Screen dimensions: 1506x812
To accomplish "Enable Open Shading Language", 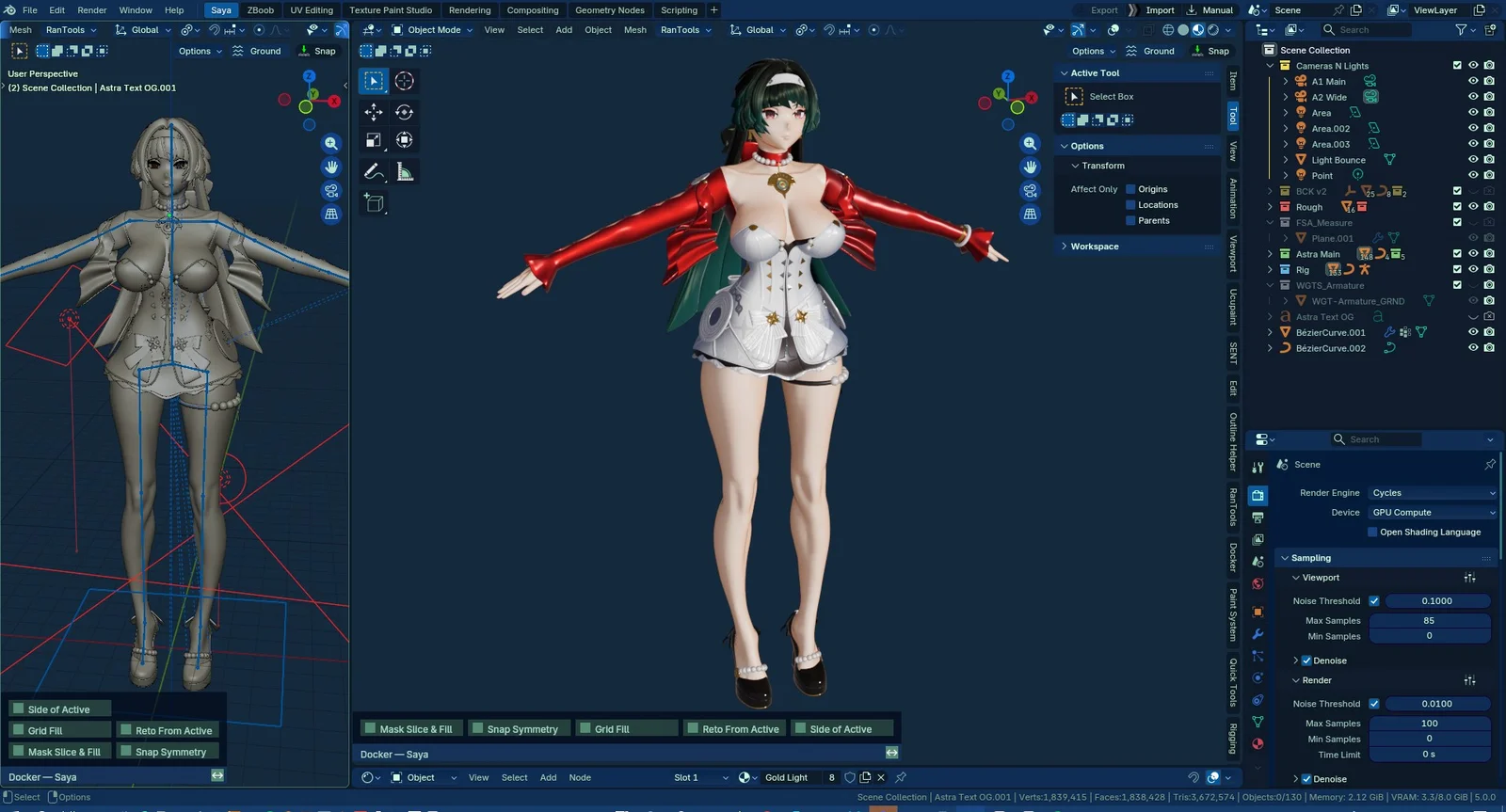I will click(x=1372, y=532).
